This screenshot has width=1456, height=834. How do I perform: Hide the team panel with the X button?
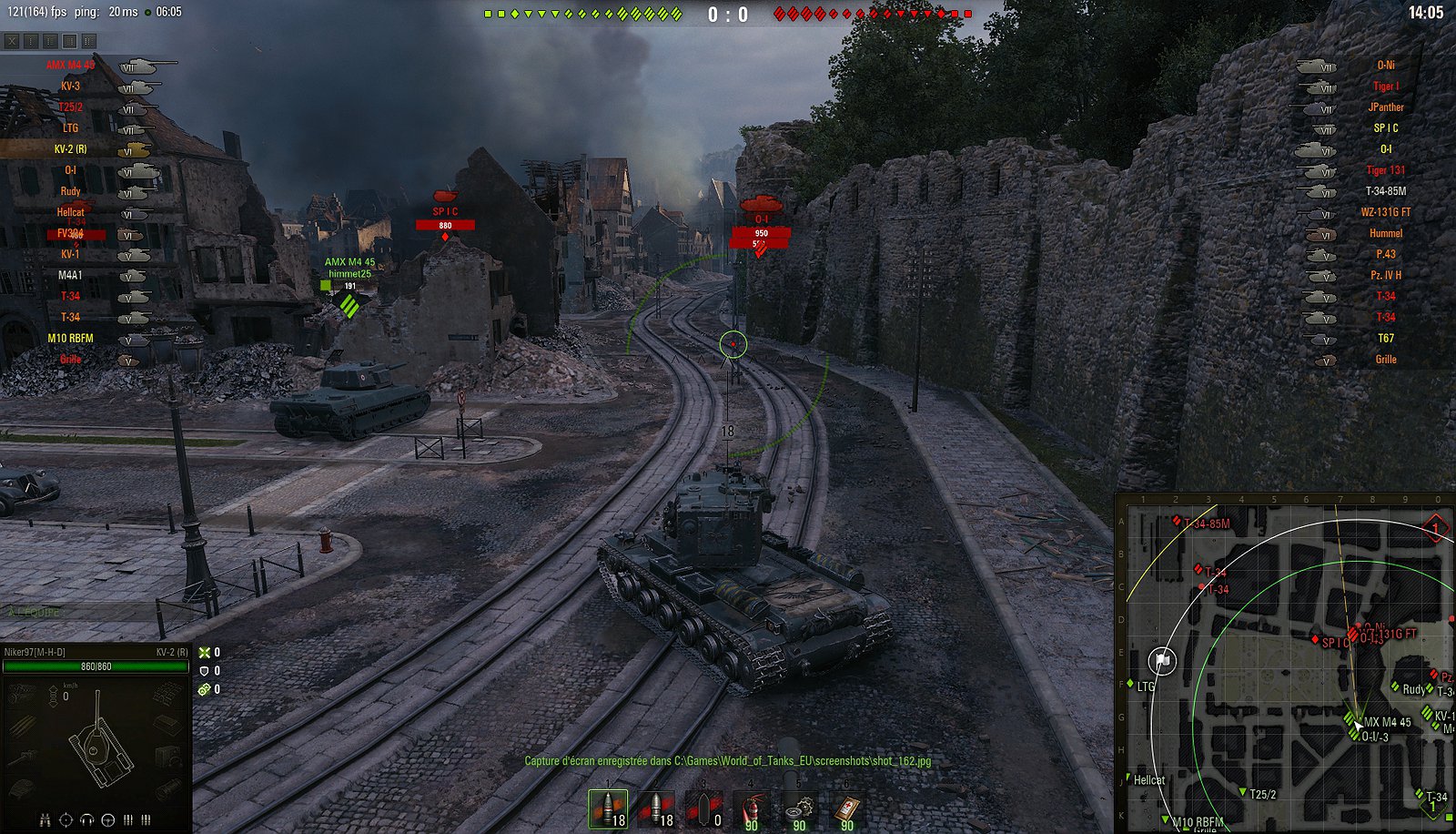(12, 41)
